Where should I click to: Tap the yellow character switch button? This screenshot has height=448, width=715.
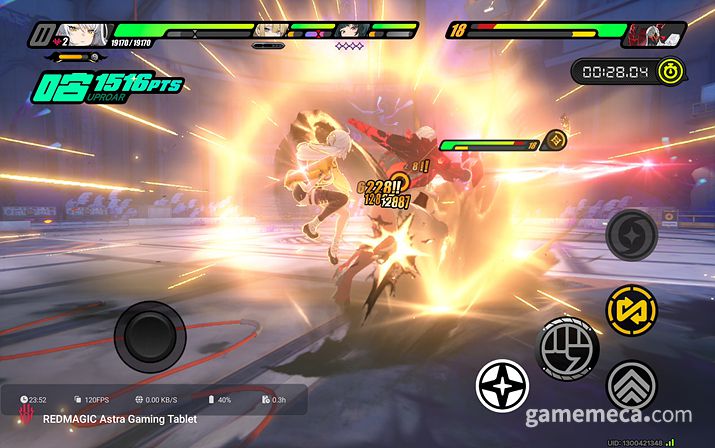pos(632,311)
